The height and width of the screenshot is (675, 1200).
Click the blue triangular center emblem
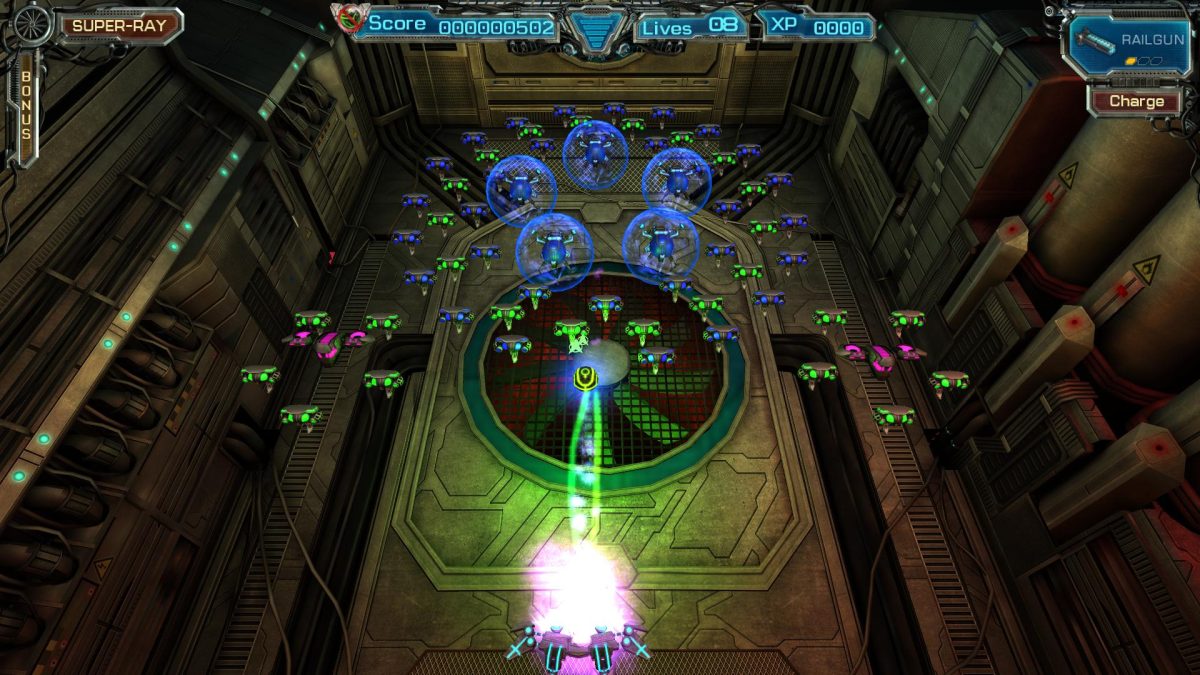click(x=594, y=28)
